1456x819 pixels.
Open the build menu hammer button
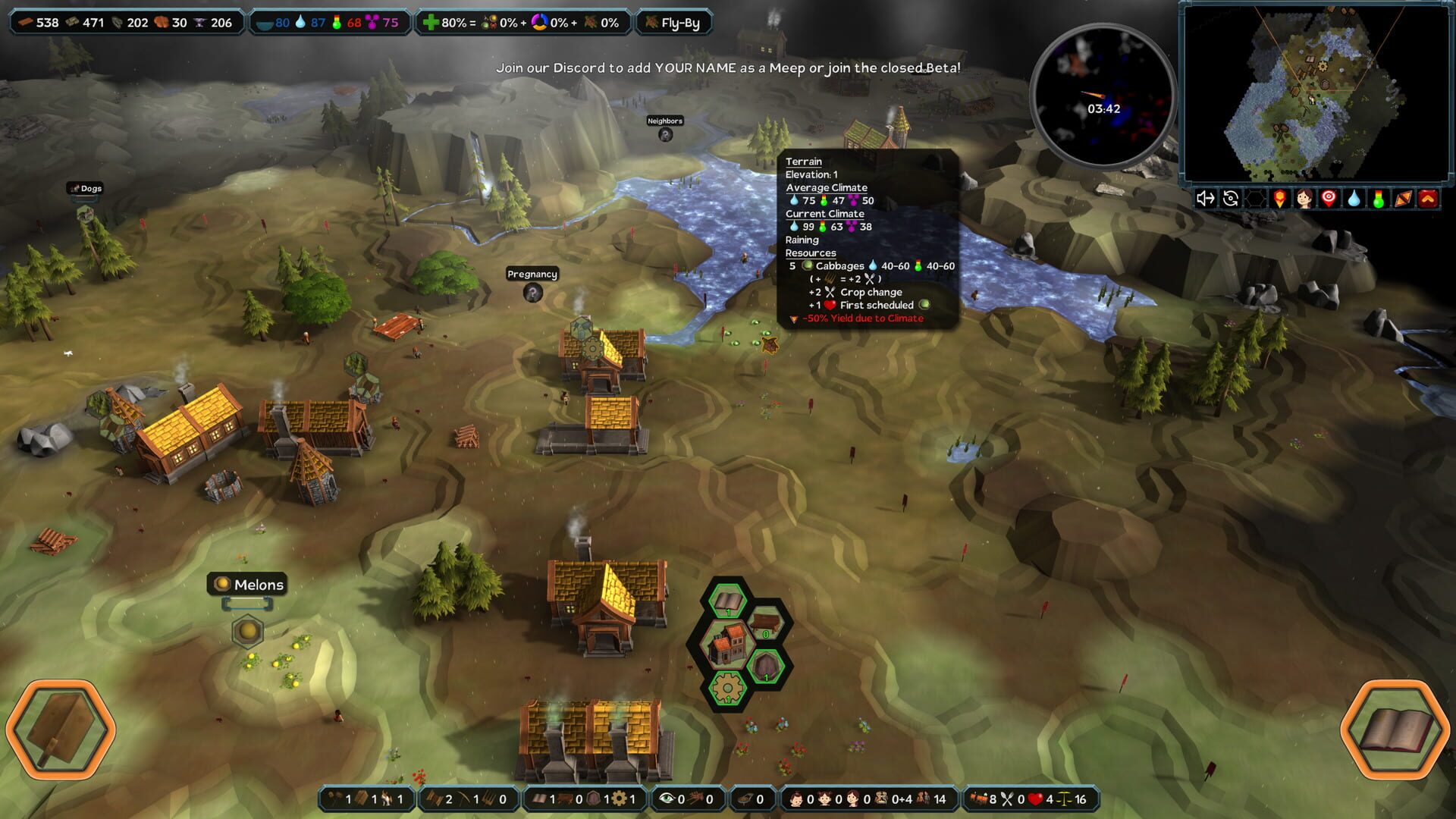tap(61, 730)
